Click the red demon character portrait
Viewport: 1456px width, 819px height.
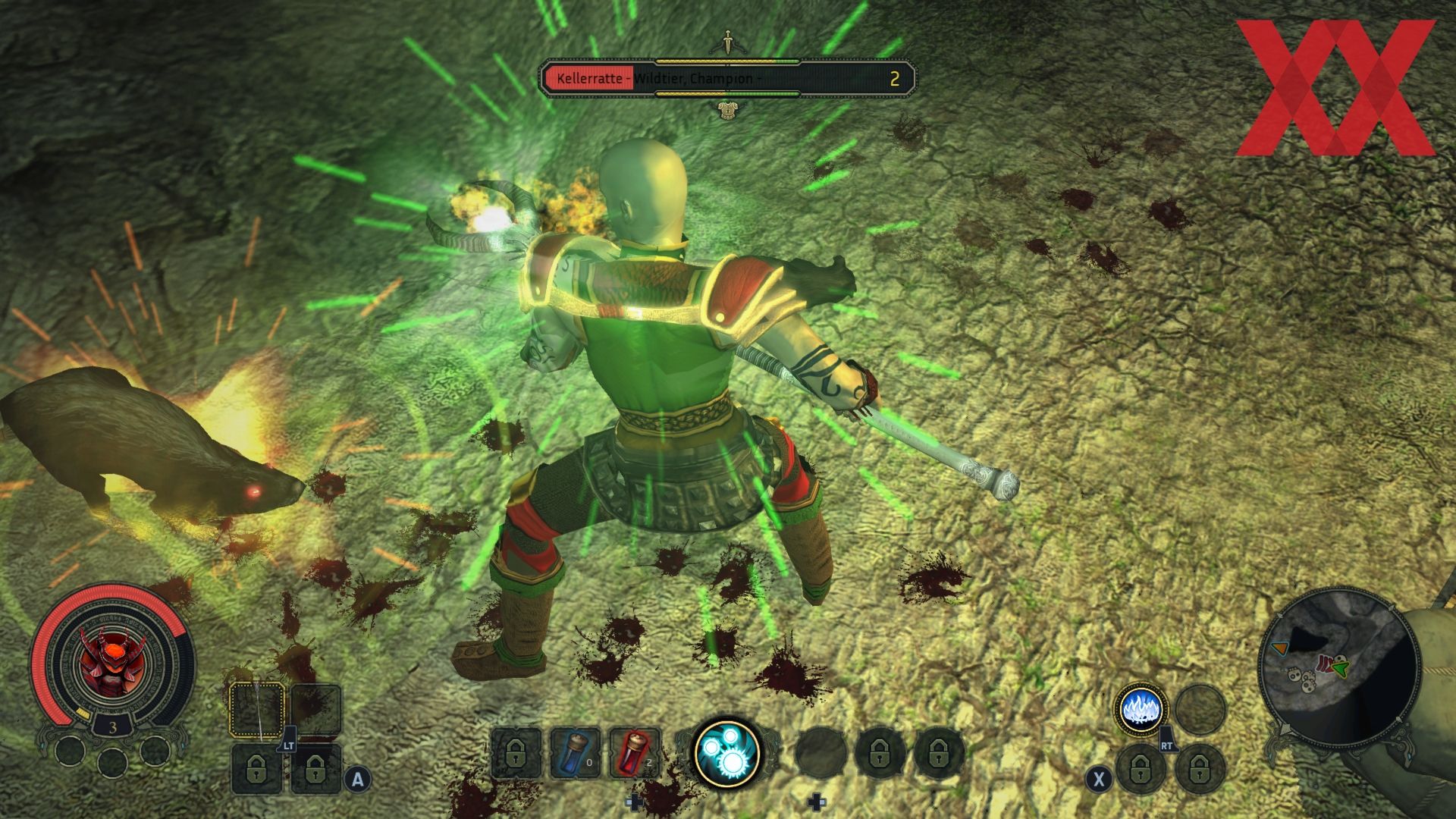[x=111, y=661]
